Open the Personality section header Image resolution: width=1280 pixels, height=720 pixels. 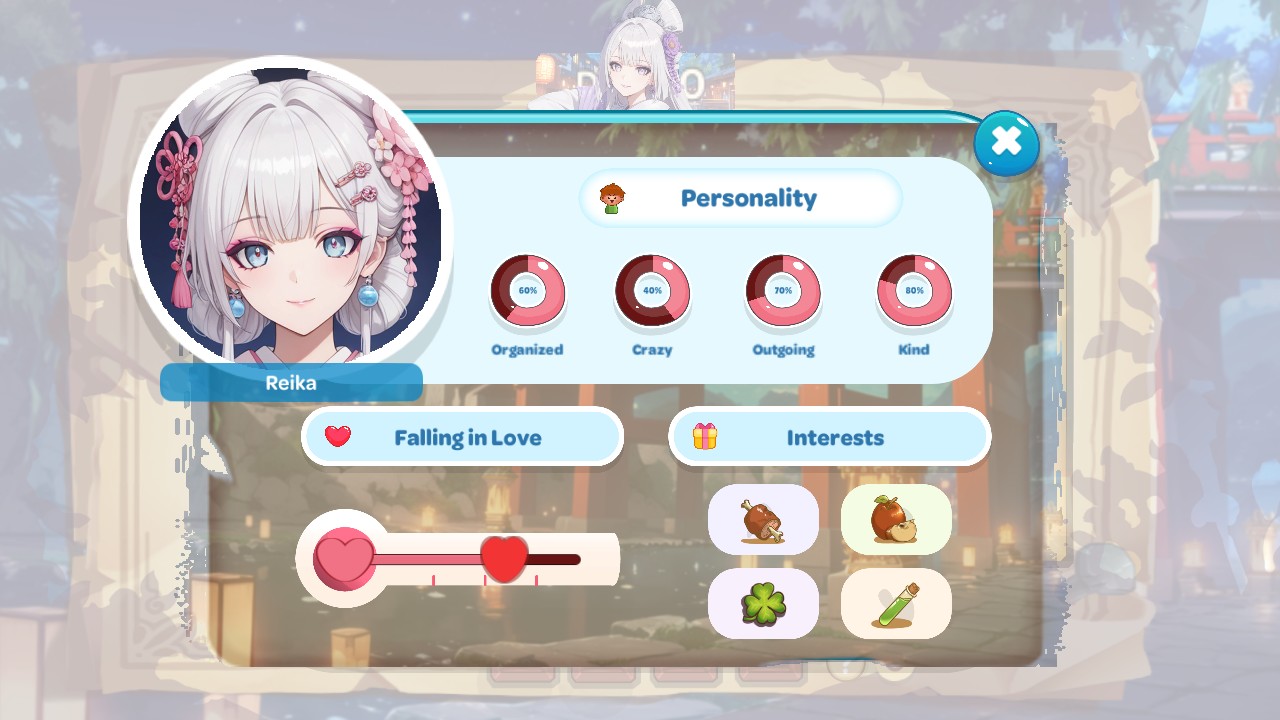click(x=748, y=197)
